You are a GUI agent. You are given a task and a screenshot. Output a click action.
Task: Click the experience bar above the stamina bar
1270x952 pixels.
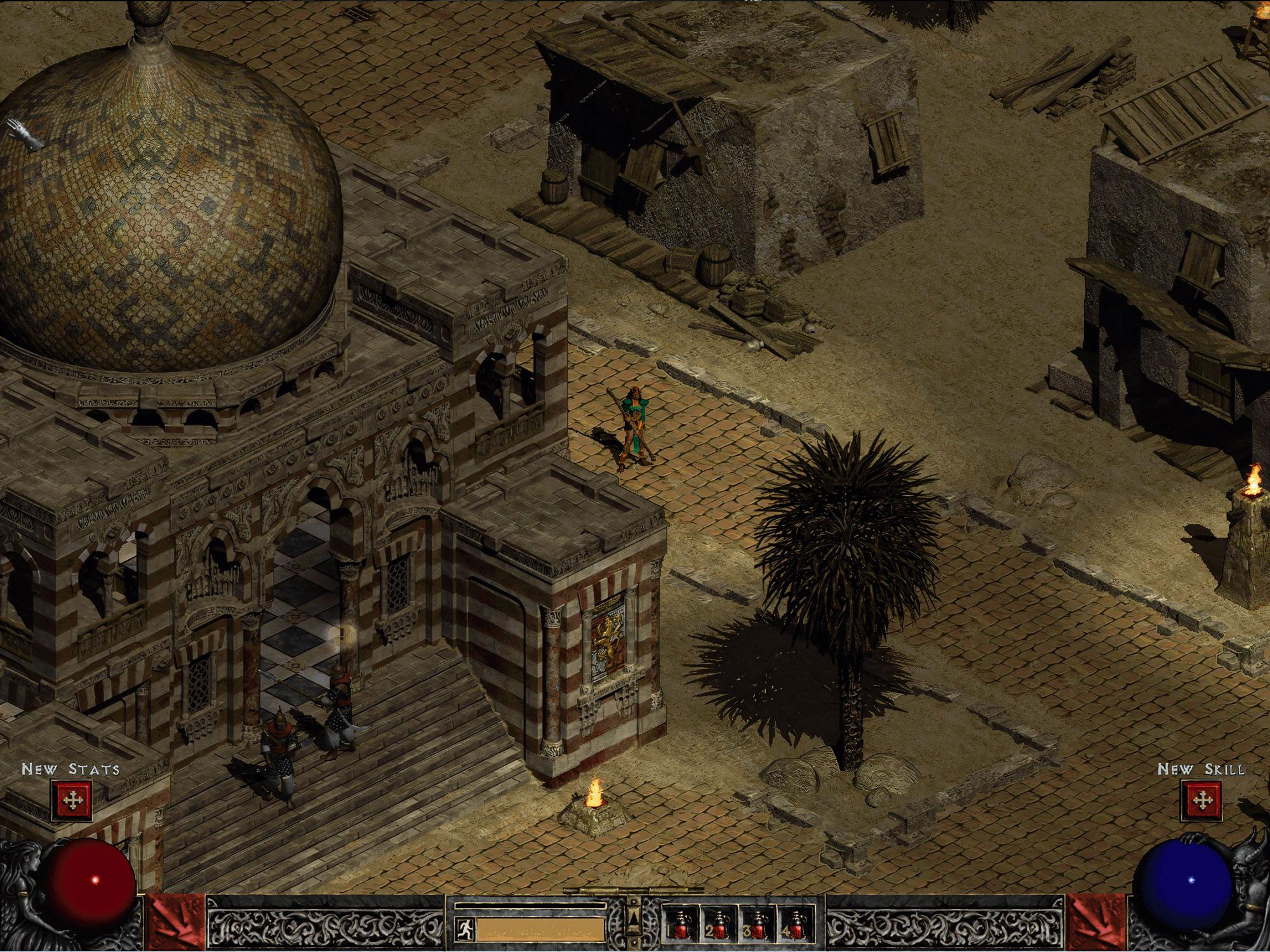[x=530, y=906]
